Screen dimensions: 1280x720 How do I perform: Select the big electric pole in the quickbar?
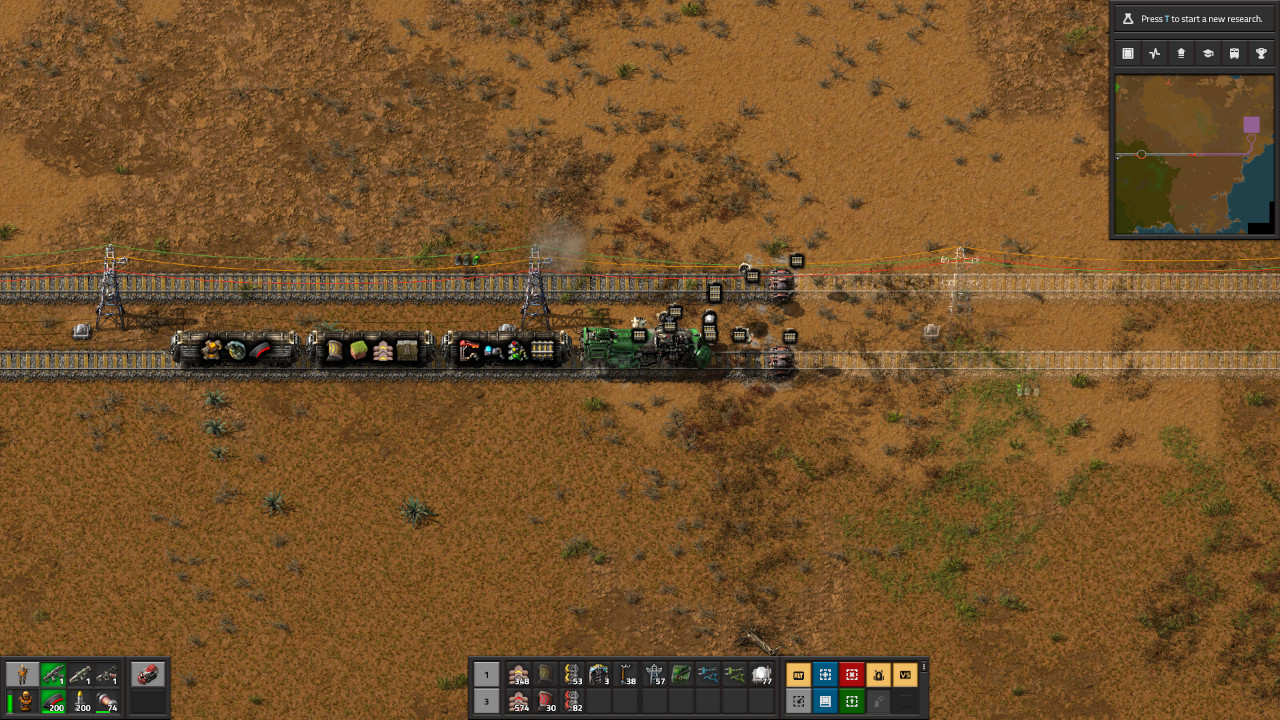click(655, 674)
